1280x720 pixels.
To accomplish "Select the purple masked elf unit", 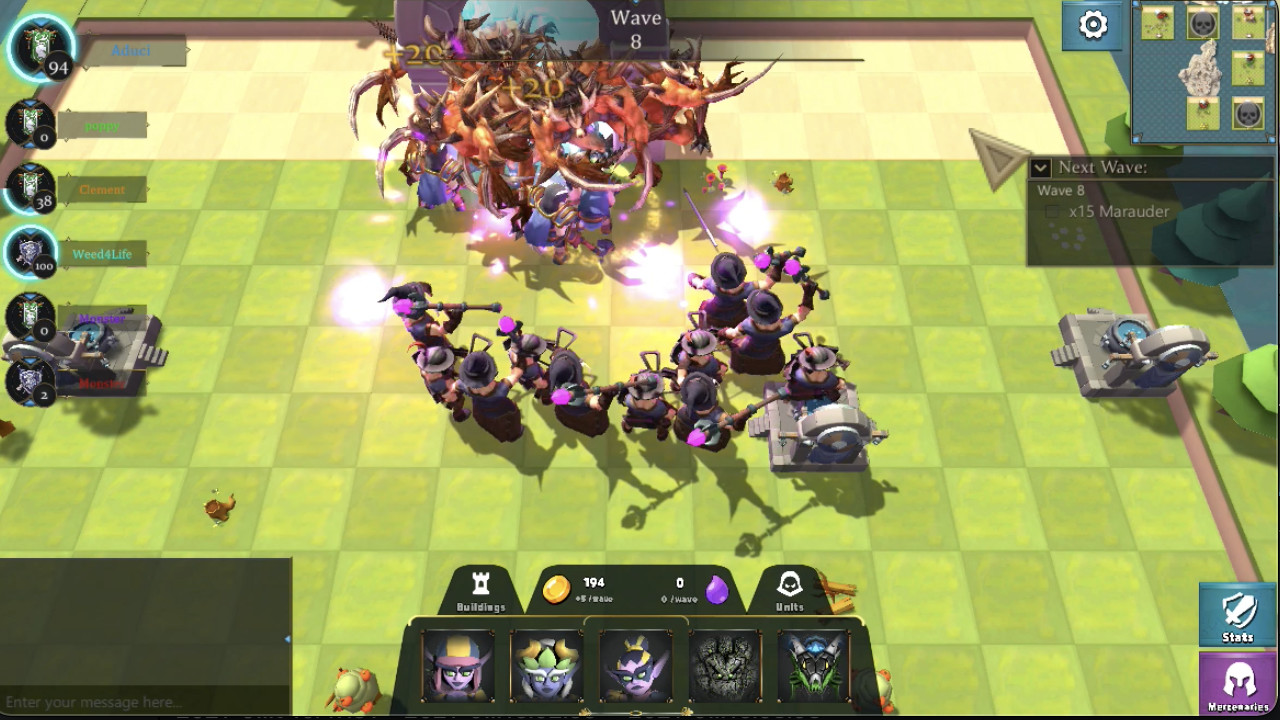I will [635, 665].
